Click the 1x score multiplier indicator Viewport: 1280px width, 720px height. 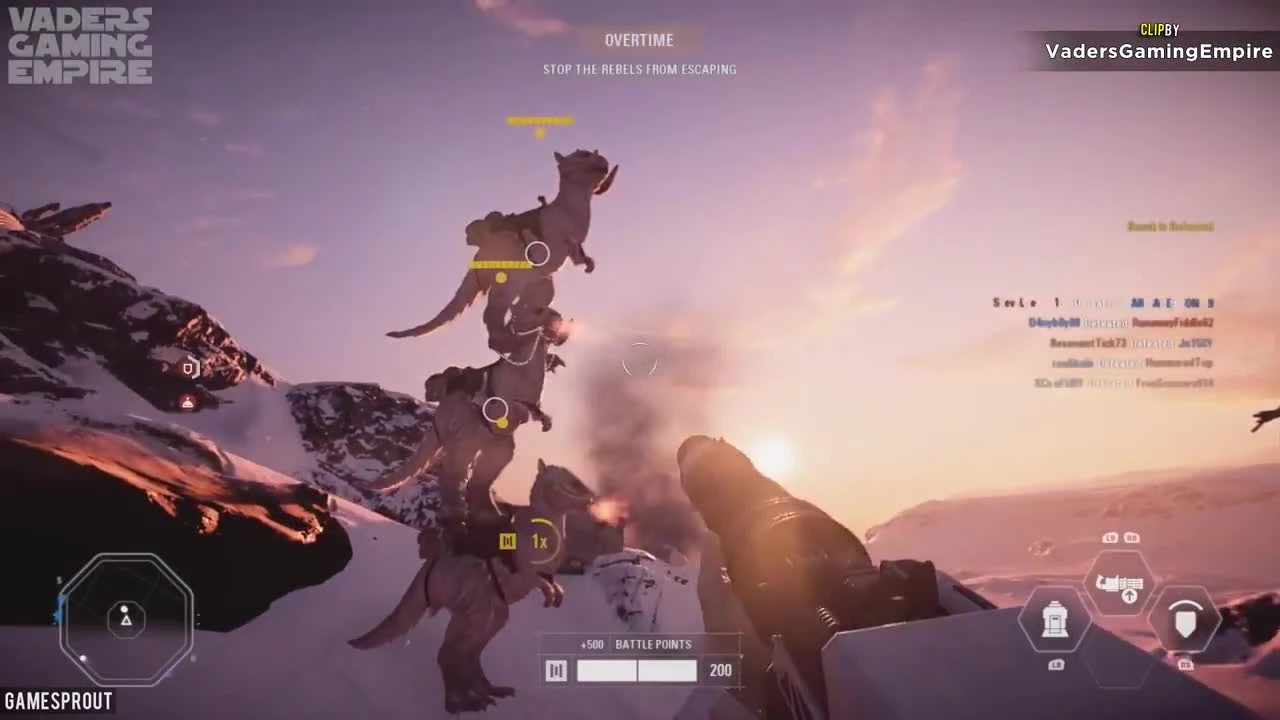(538, 540)
